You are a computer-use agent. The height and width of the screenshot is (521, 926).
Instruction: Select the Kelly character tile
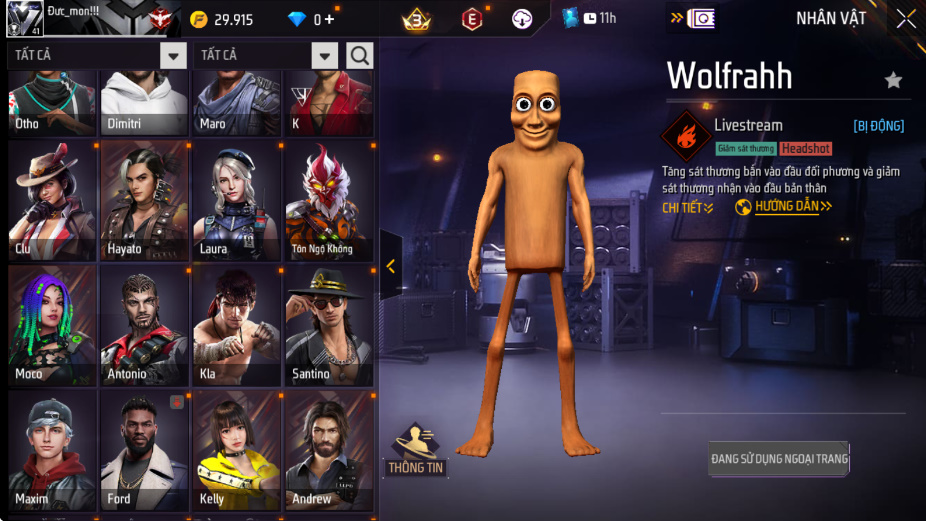[x=236, y=450]
